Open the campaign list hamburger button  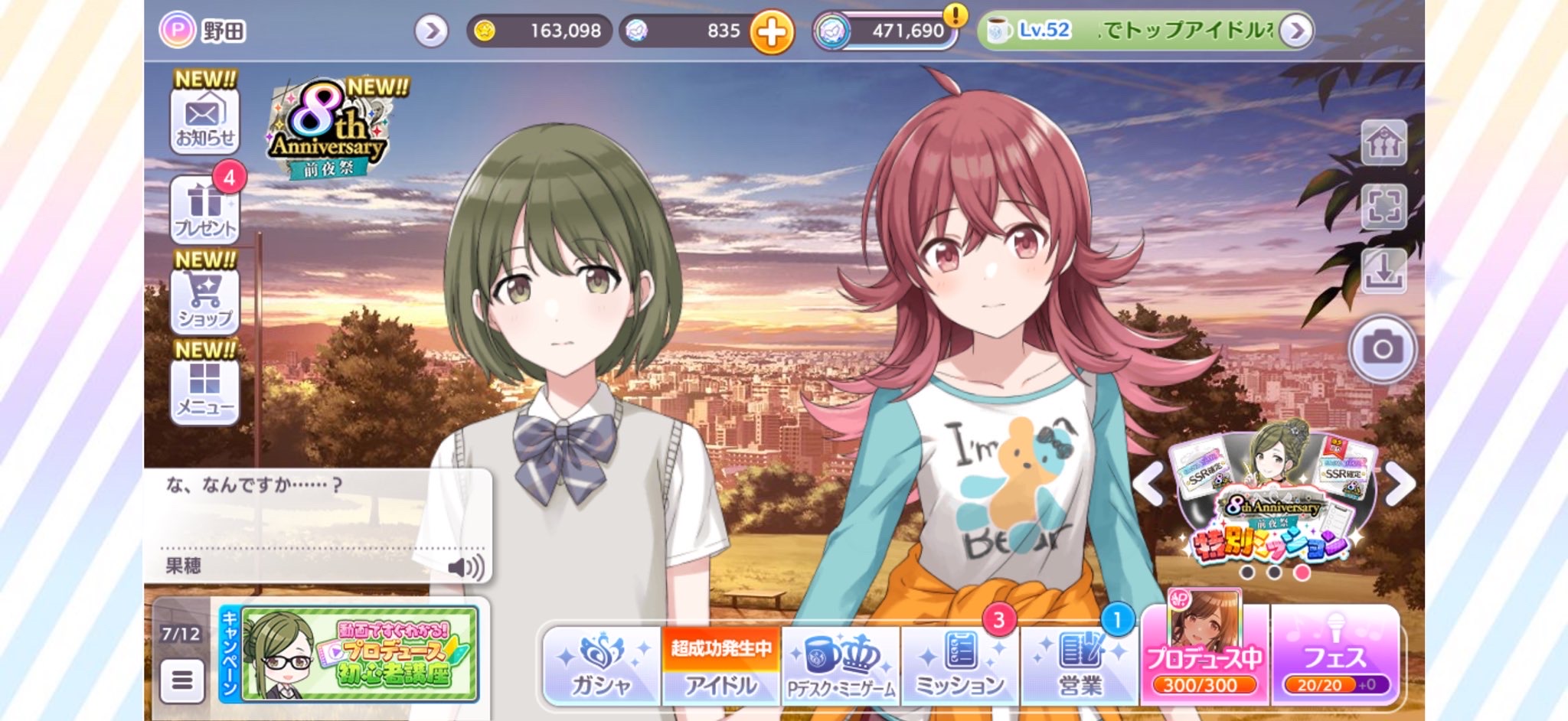pyautogui.click(x=182, y=680)
